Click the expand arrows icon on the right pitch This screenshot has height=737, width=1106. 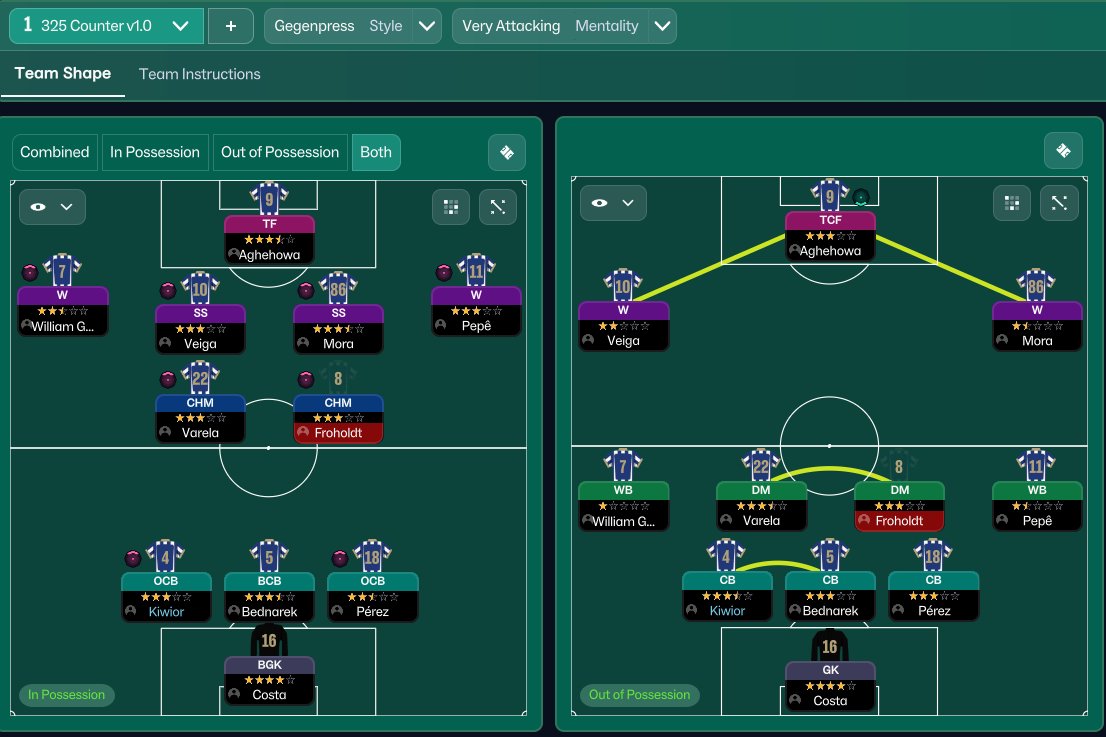coord(1059,203)
